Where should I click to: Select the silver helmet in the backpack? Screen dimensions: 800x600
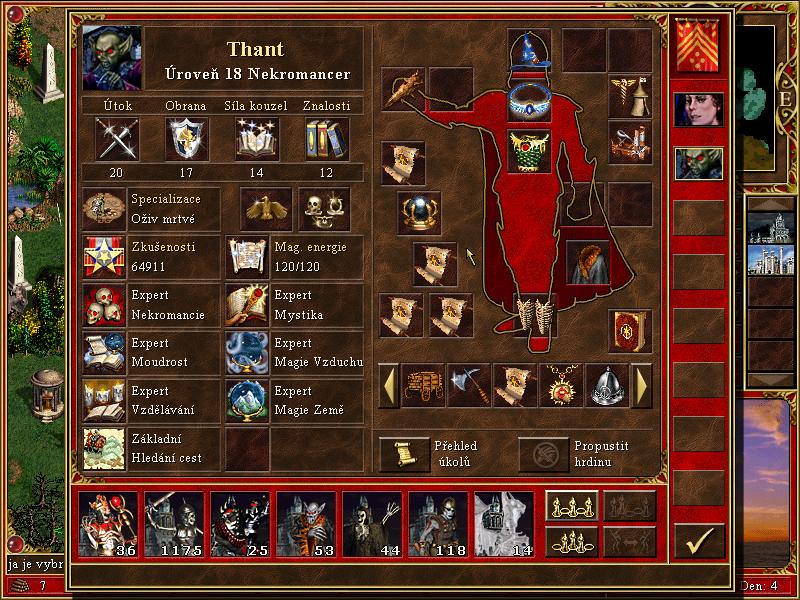(x=607, y=385)
